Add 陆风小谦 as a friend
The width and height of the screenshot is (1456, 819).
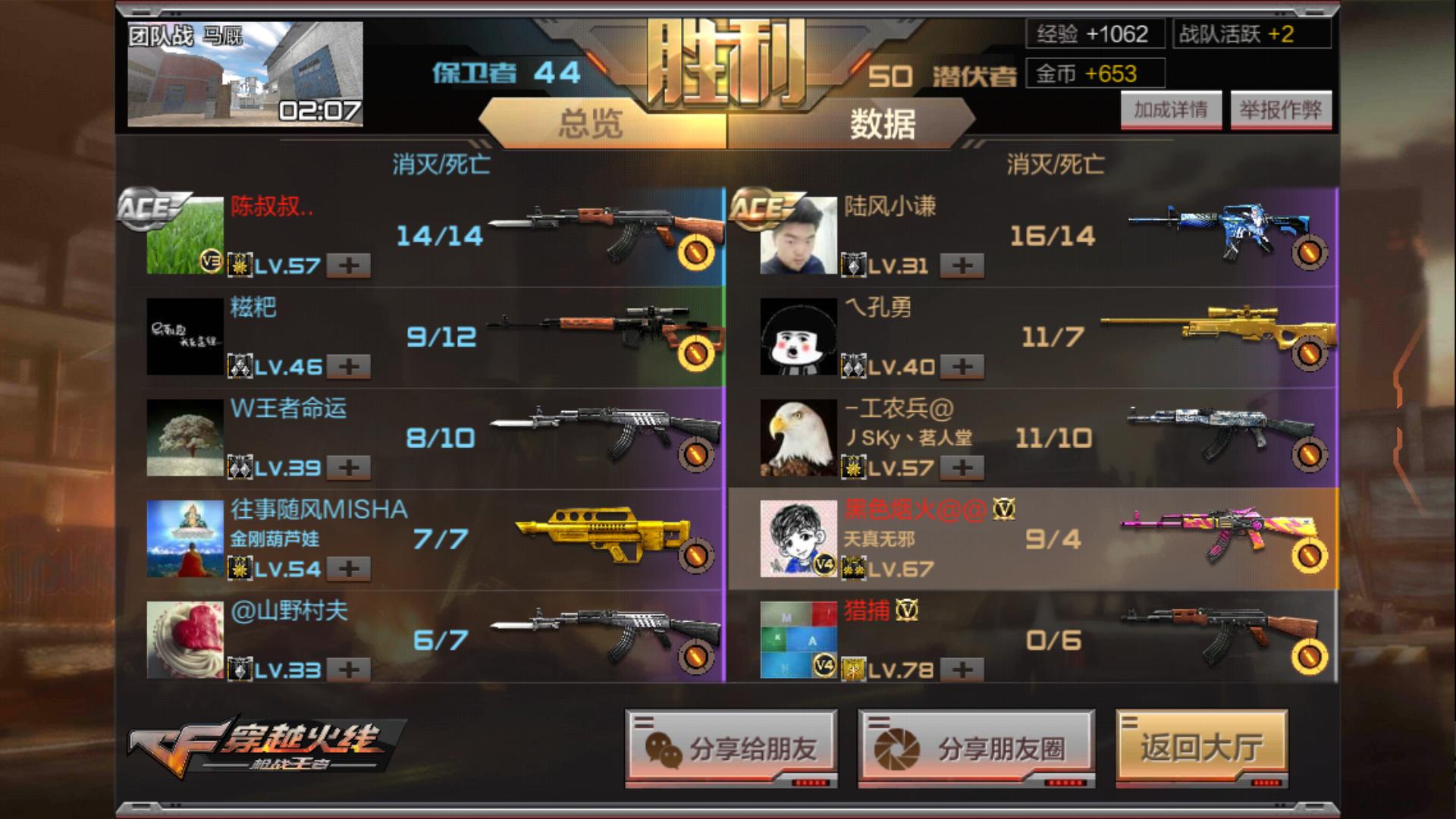pyautogui.click(x=962, y=265)
